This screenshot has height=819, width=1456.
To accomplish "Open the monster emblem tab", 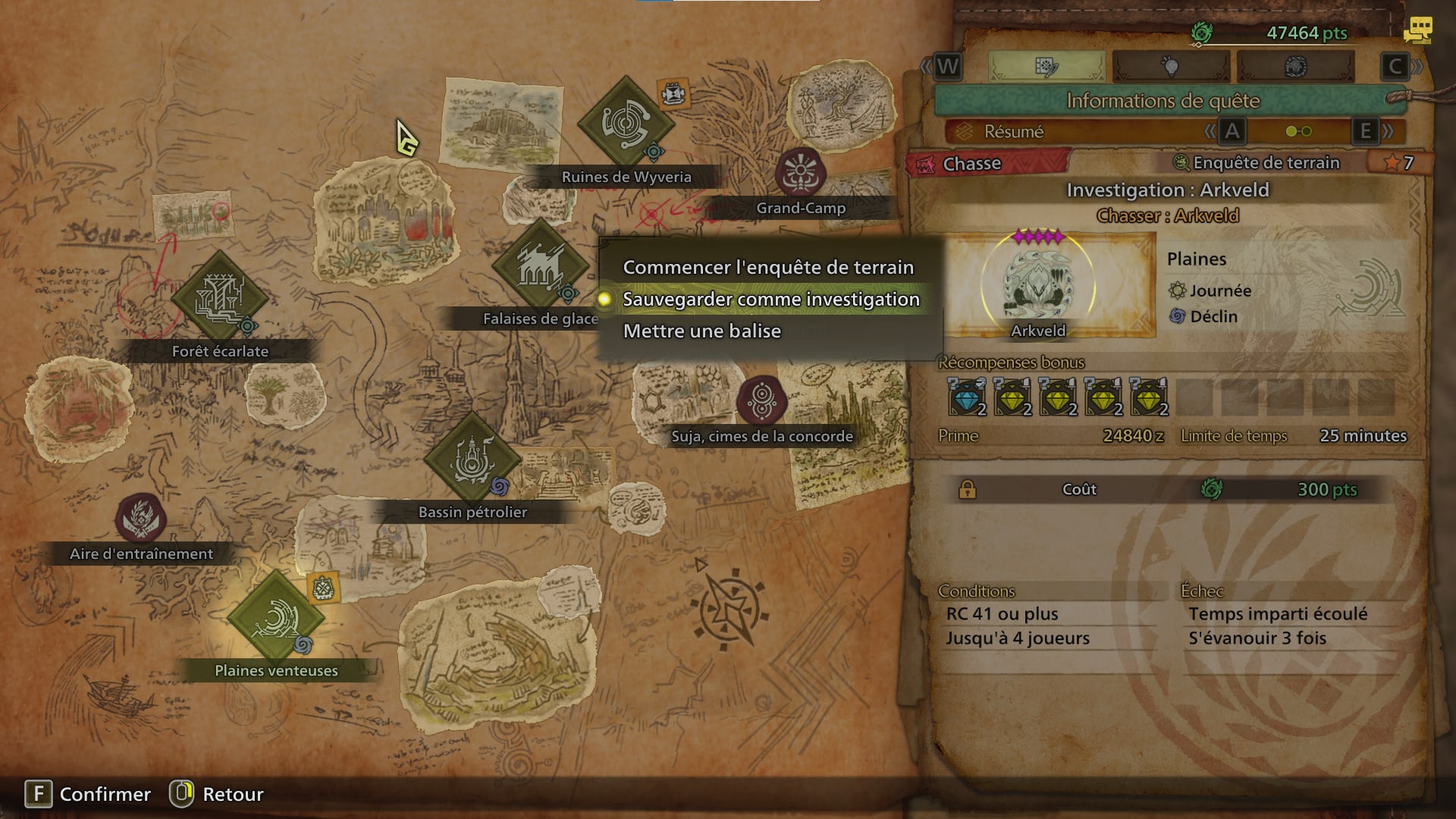I will point(1294,67).
